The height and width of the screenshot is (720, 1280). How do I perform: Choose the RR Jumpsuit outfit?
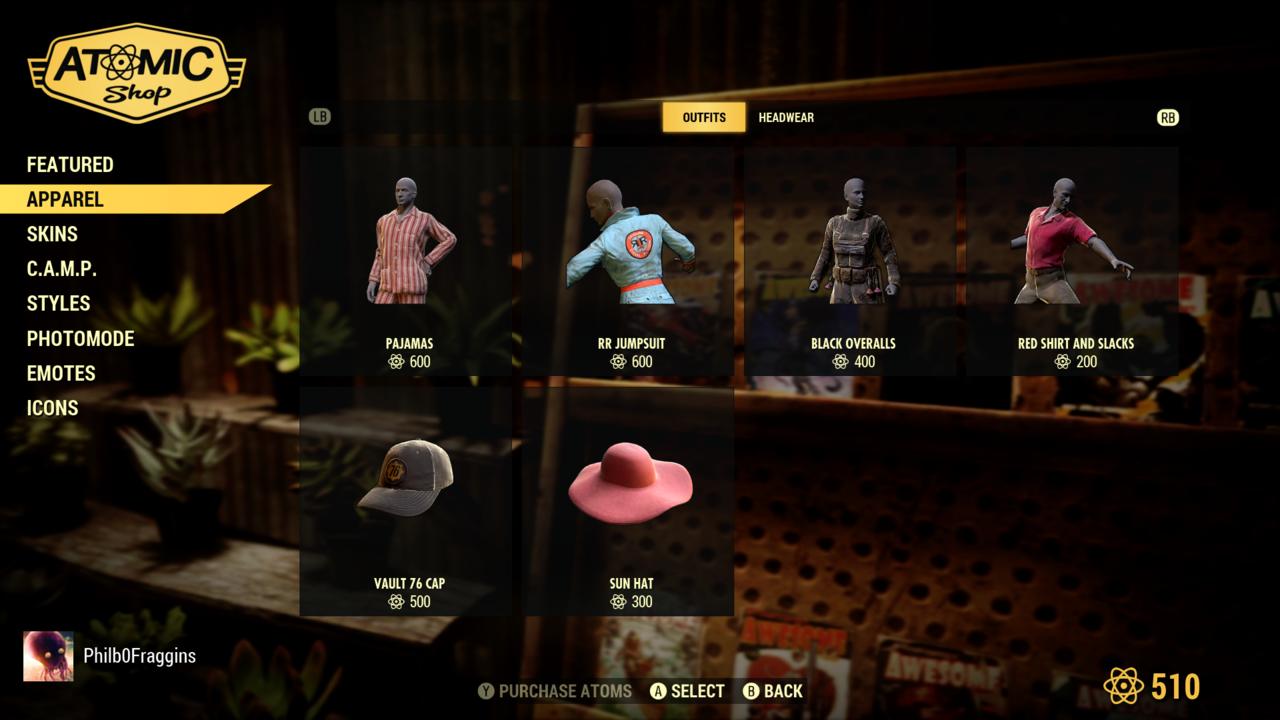pos(631,262)
